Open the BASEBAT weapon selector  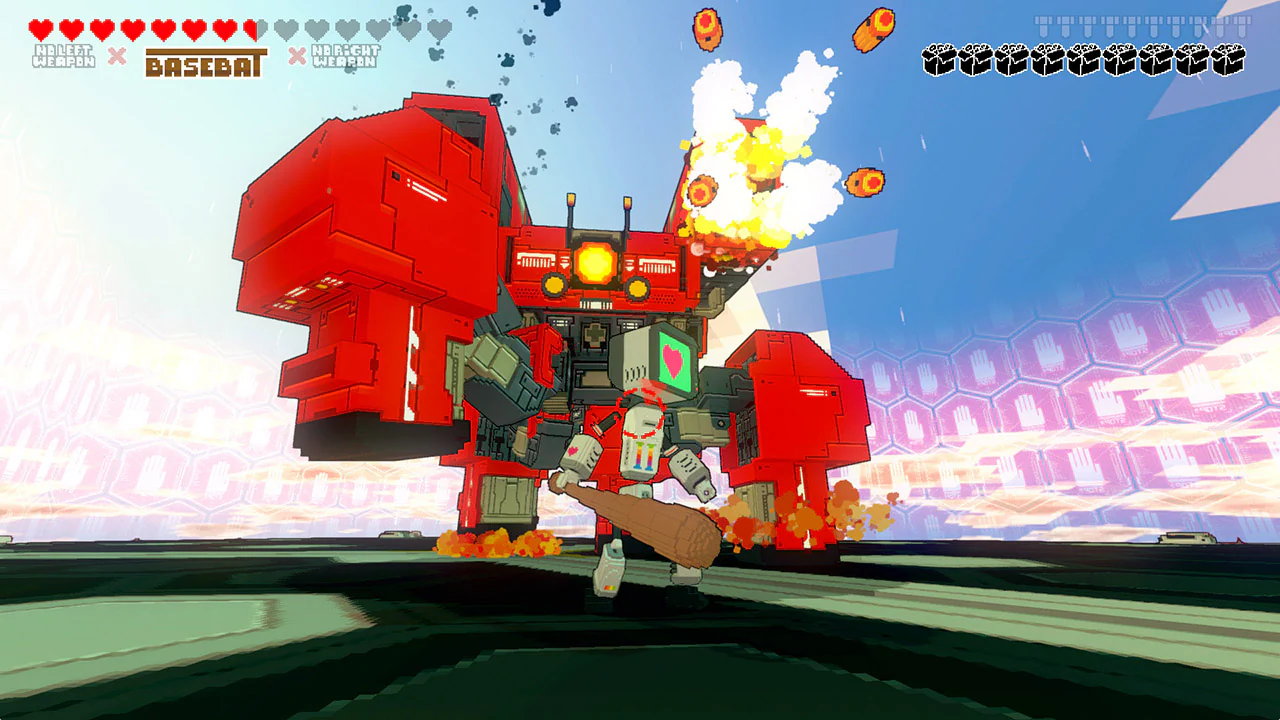point(207,63)
